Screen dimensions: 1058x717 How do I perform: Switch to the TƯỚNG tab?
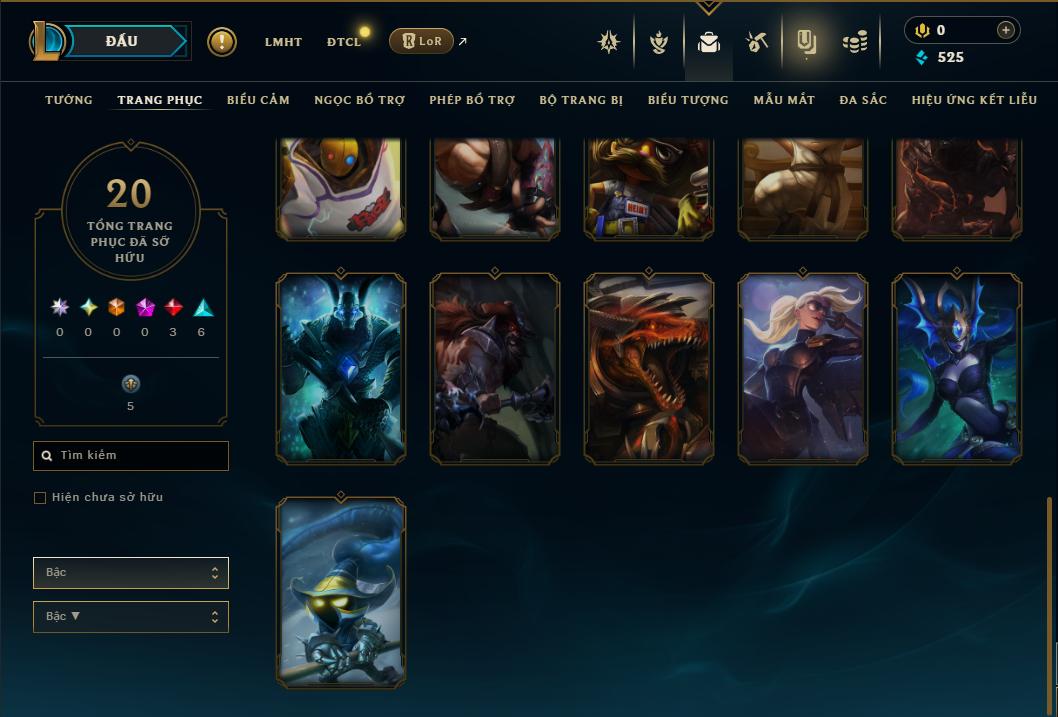[69, 100]
